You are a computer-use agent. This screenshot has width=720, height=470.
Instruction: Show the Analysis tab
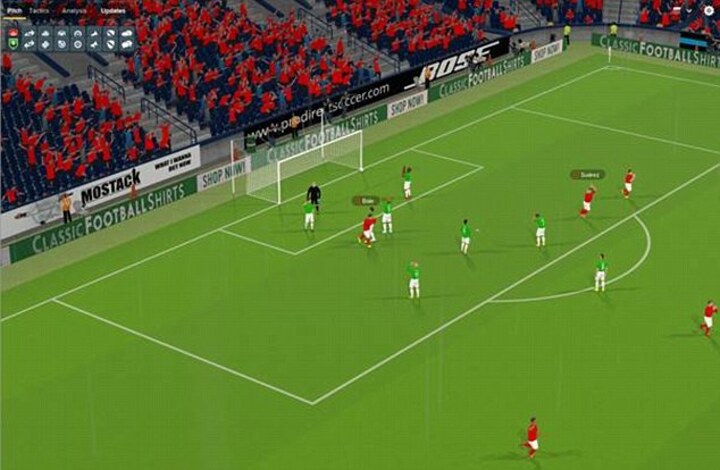pyautogui.click(x=73, y=10)
